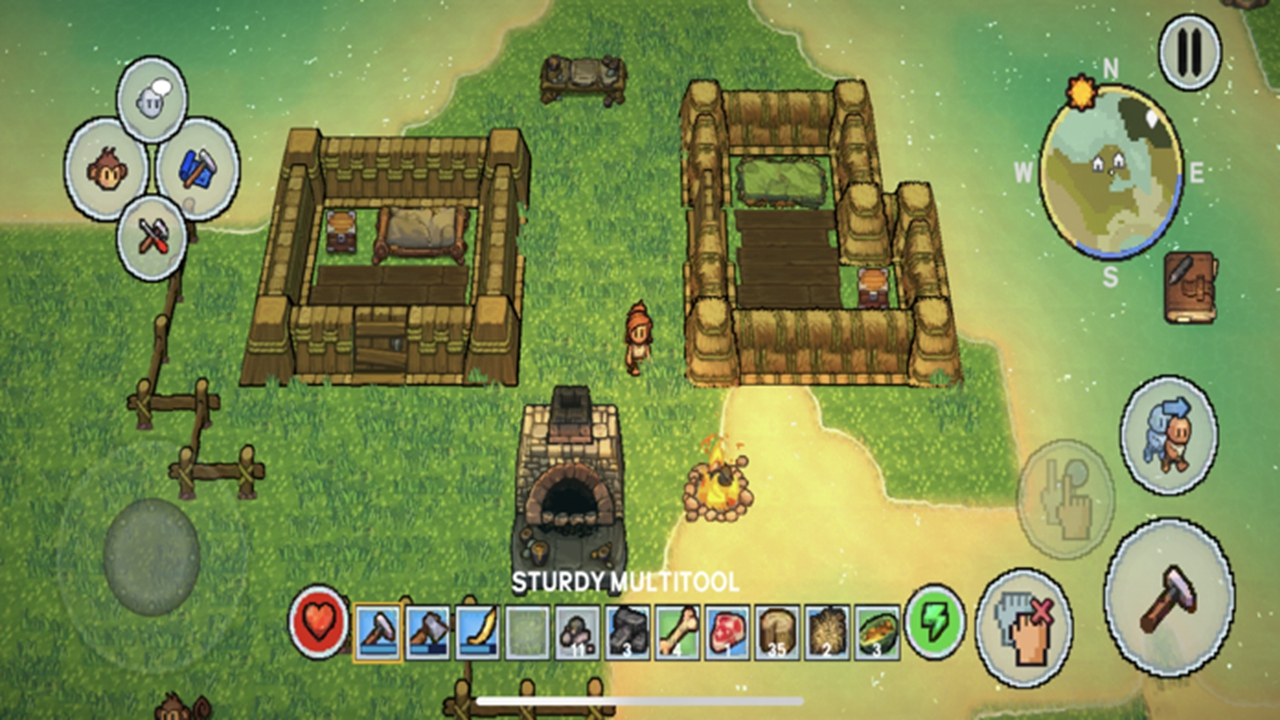The height and width of the screenshot is (720, 1280).
Task: Select the sturdy multitool hotbar slot
Action: pyautogui.click(x=378, y=632)
